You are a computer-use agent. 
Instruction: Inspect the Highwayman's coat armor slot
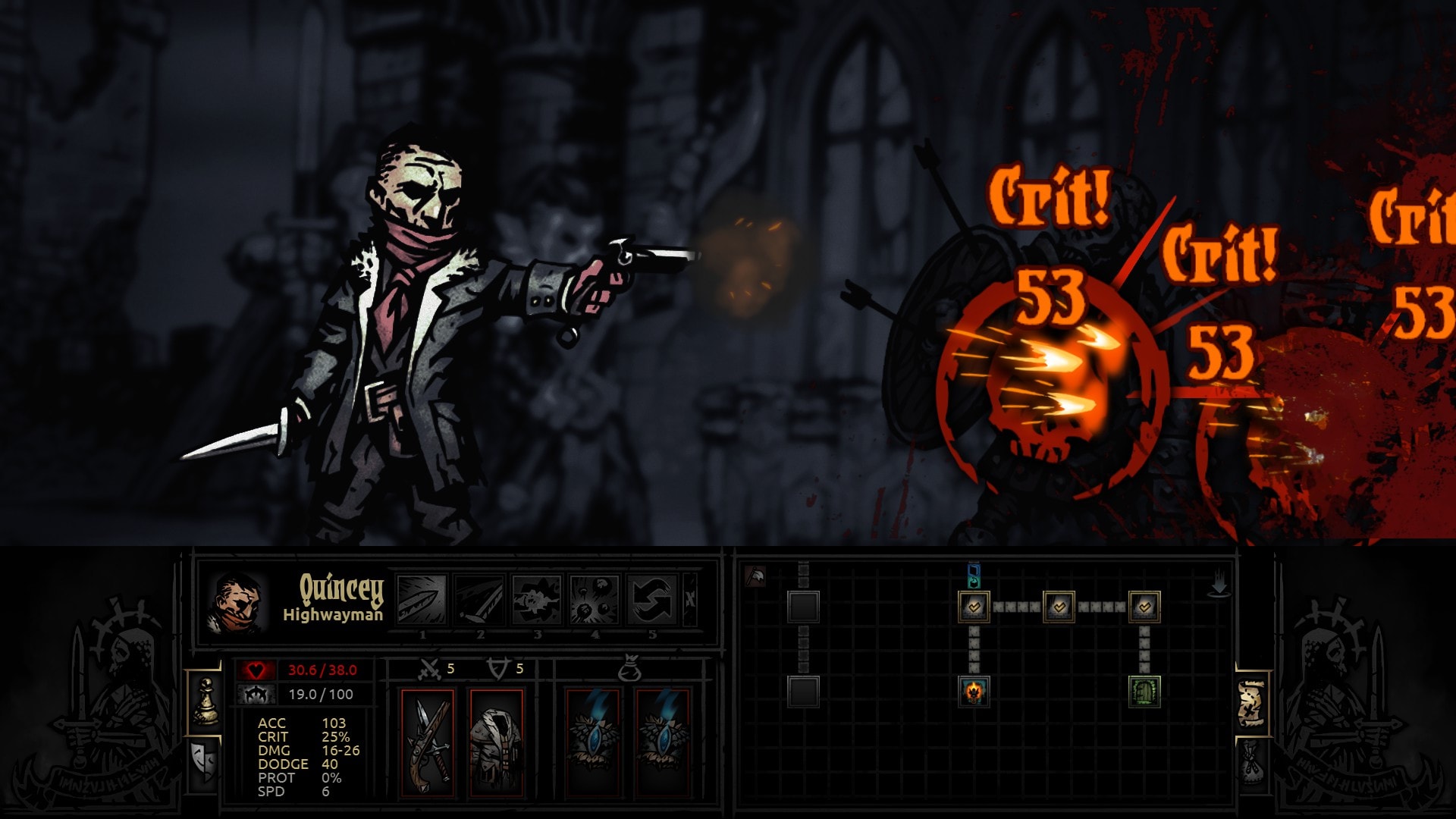click(497, 743)
